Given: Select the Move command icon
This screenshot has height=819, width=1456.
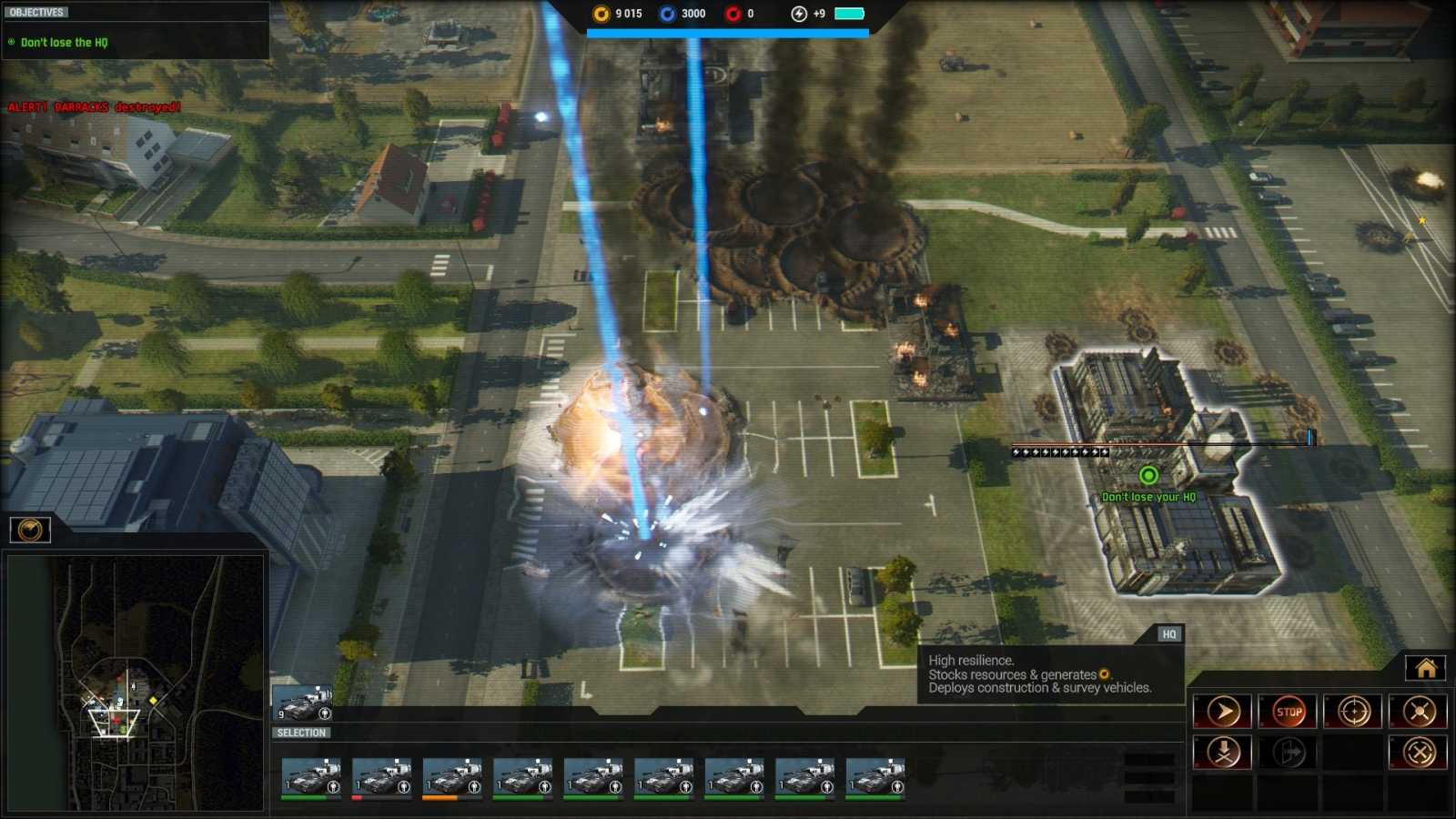Looking at the screenshot, I should click(1223, 711).
